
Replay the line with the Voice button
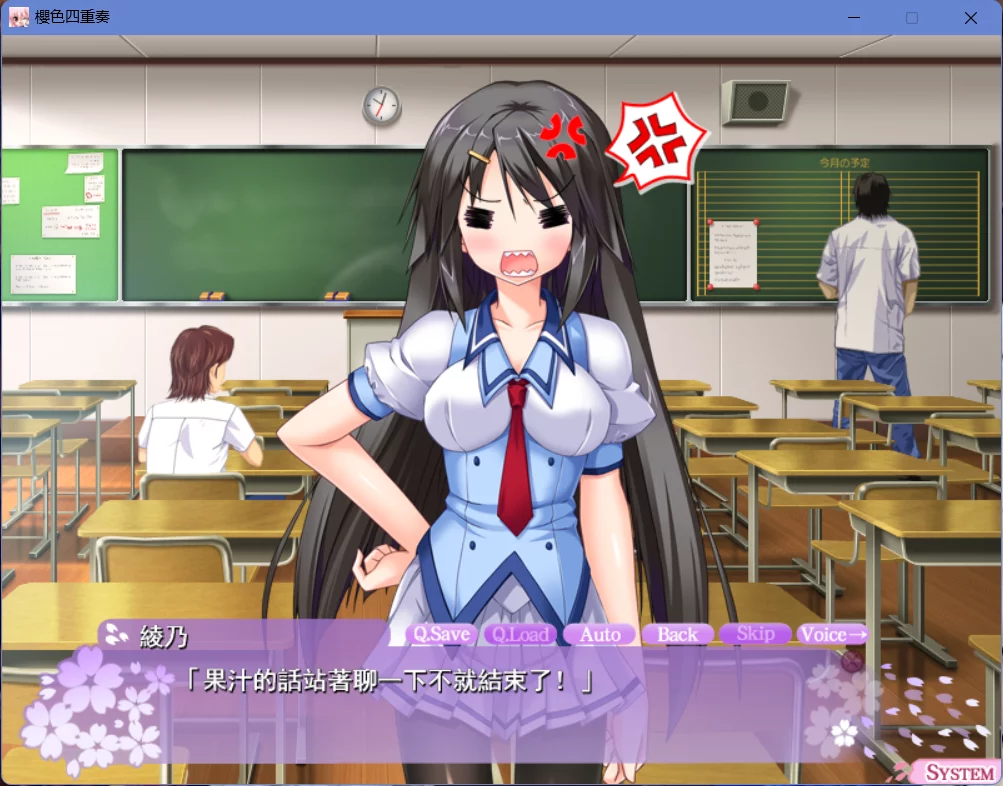832,634
